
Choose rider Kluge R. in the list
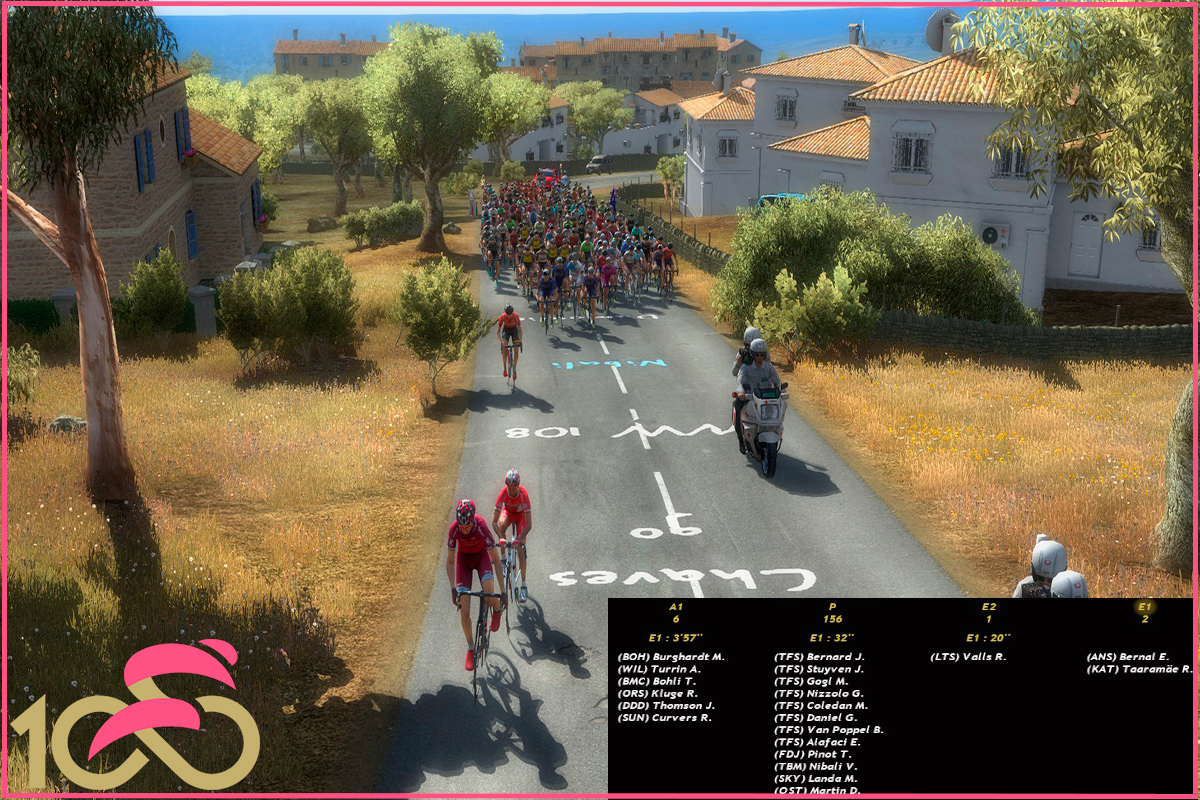(659, 693)
